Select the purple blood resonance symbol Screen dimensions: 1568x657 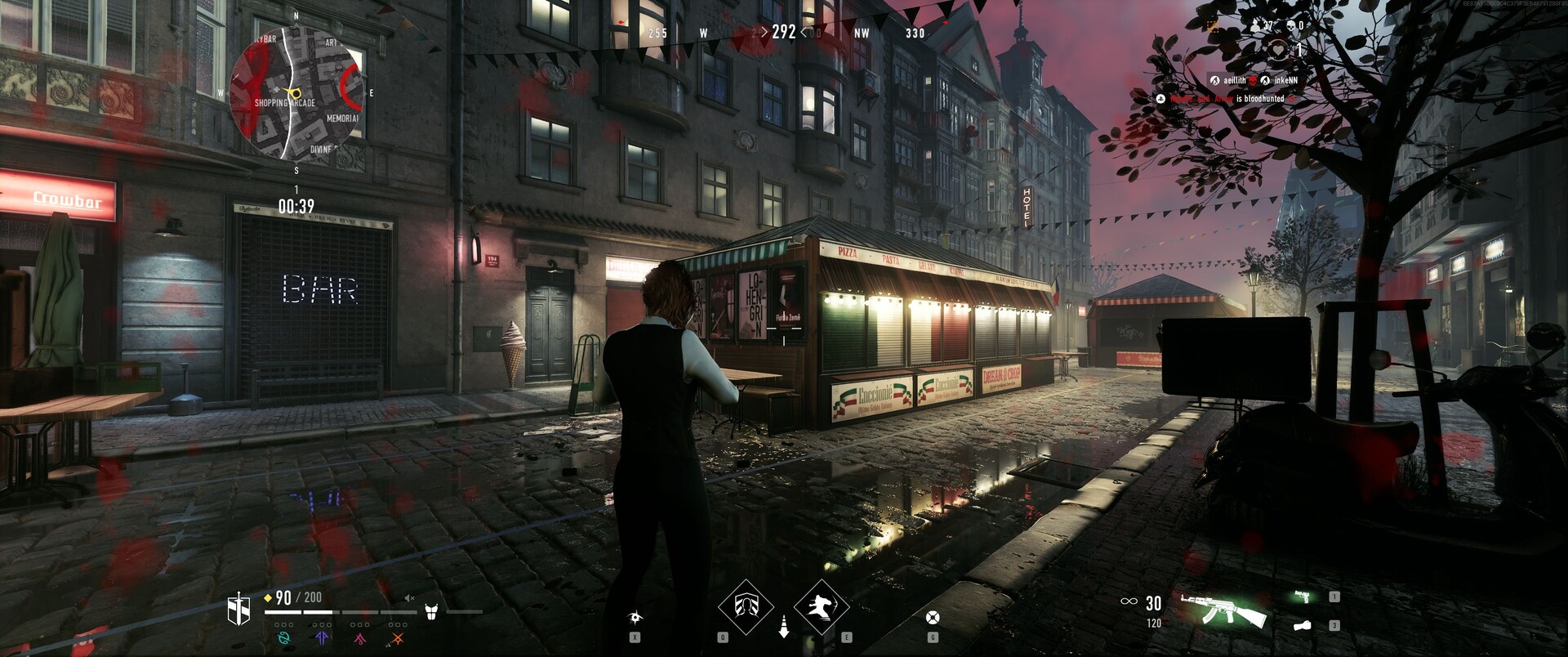click(322, 637)
